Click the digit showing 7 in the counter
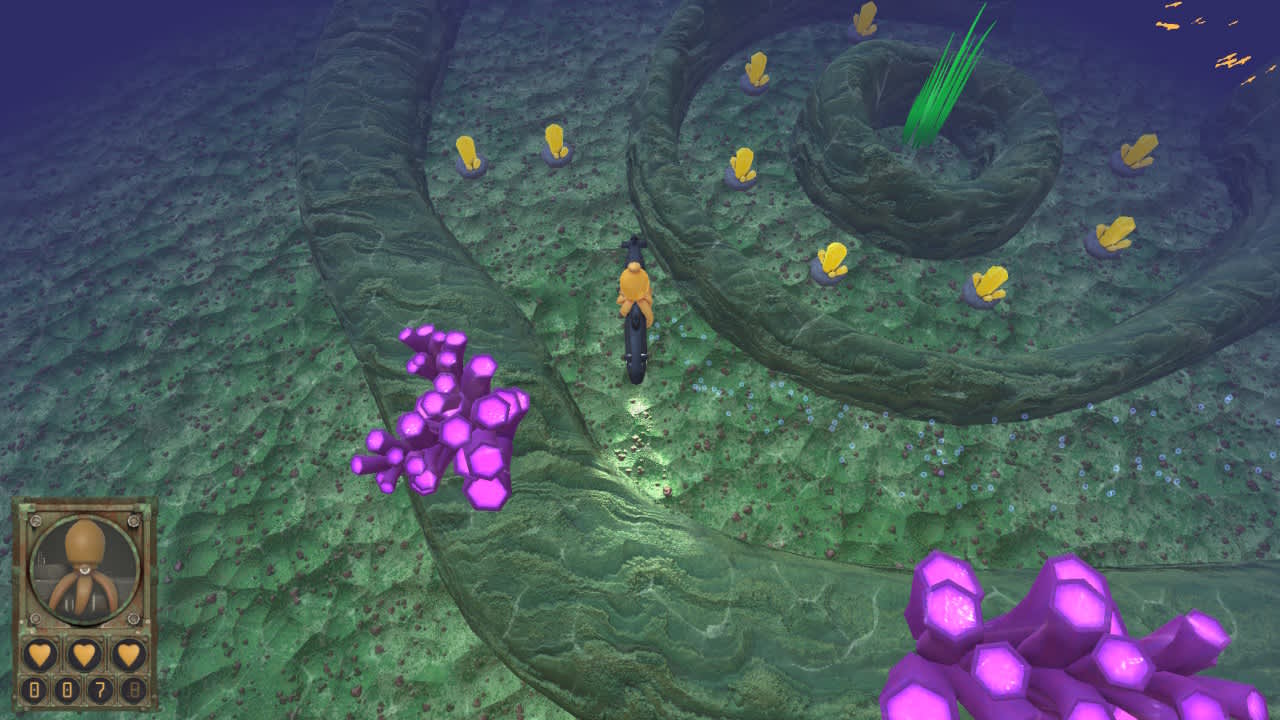This screenshot has height=720, width=1280. click(102, 688)
